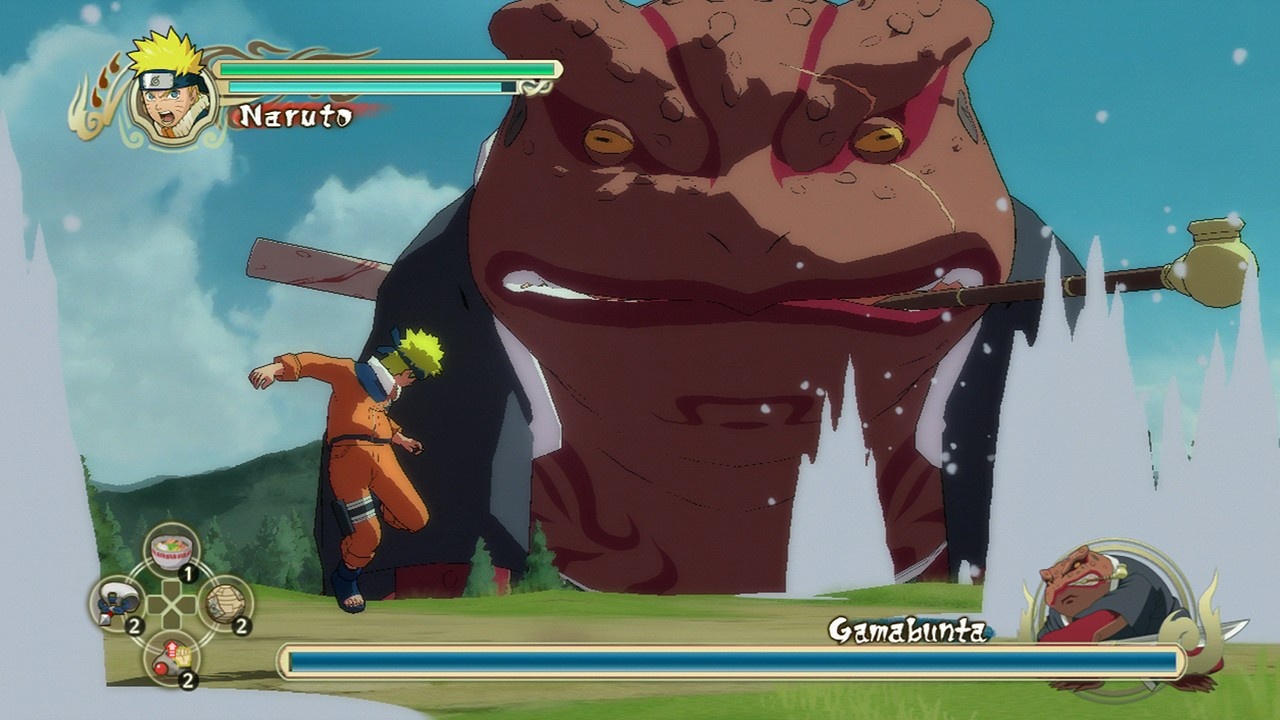Click Naruto's character portrait
1280x720 pixels.
click(168, 88)
